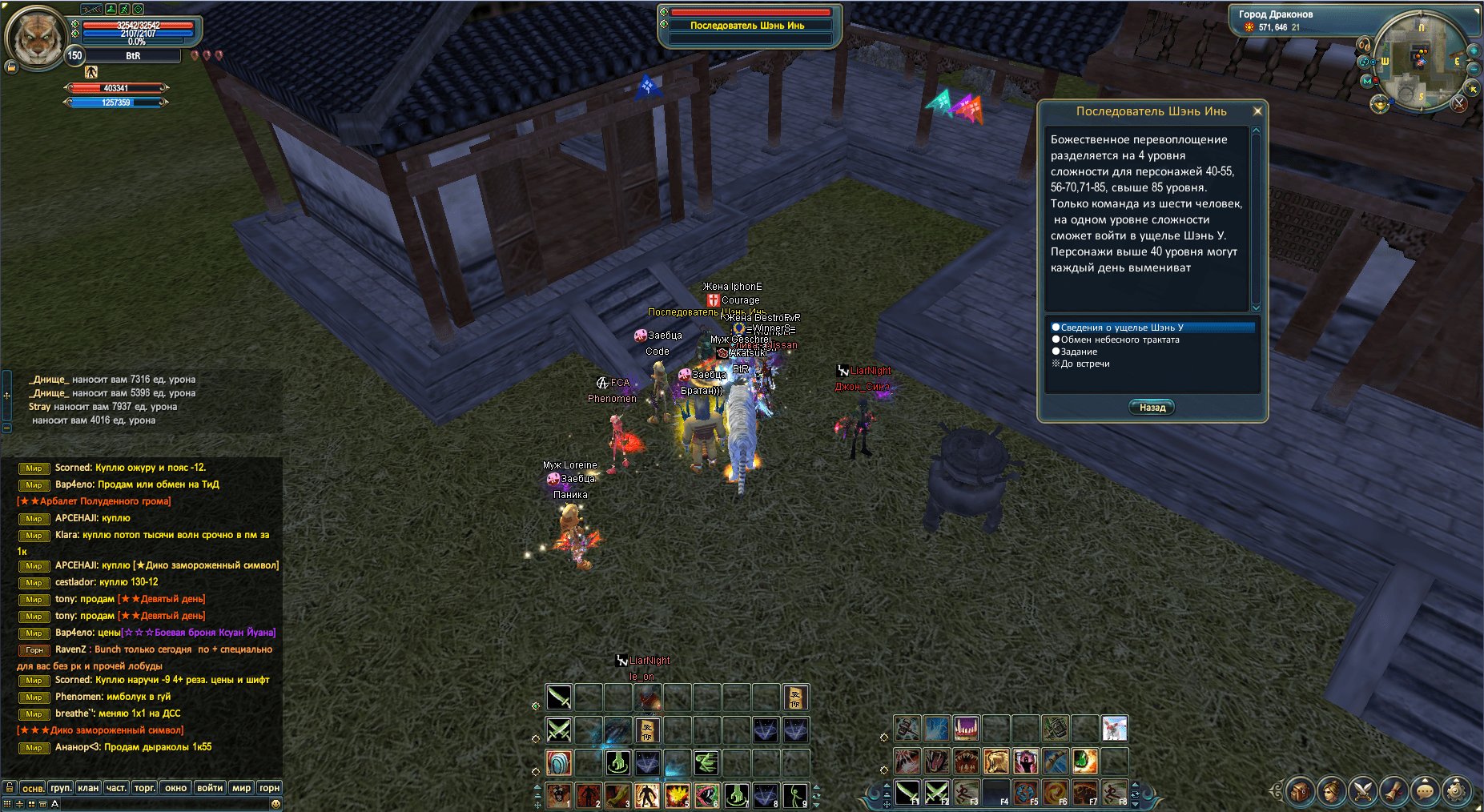Switch chat to the 'клан' tab
Screen dimensions: 1484x812
(88, 788)
